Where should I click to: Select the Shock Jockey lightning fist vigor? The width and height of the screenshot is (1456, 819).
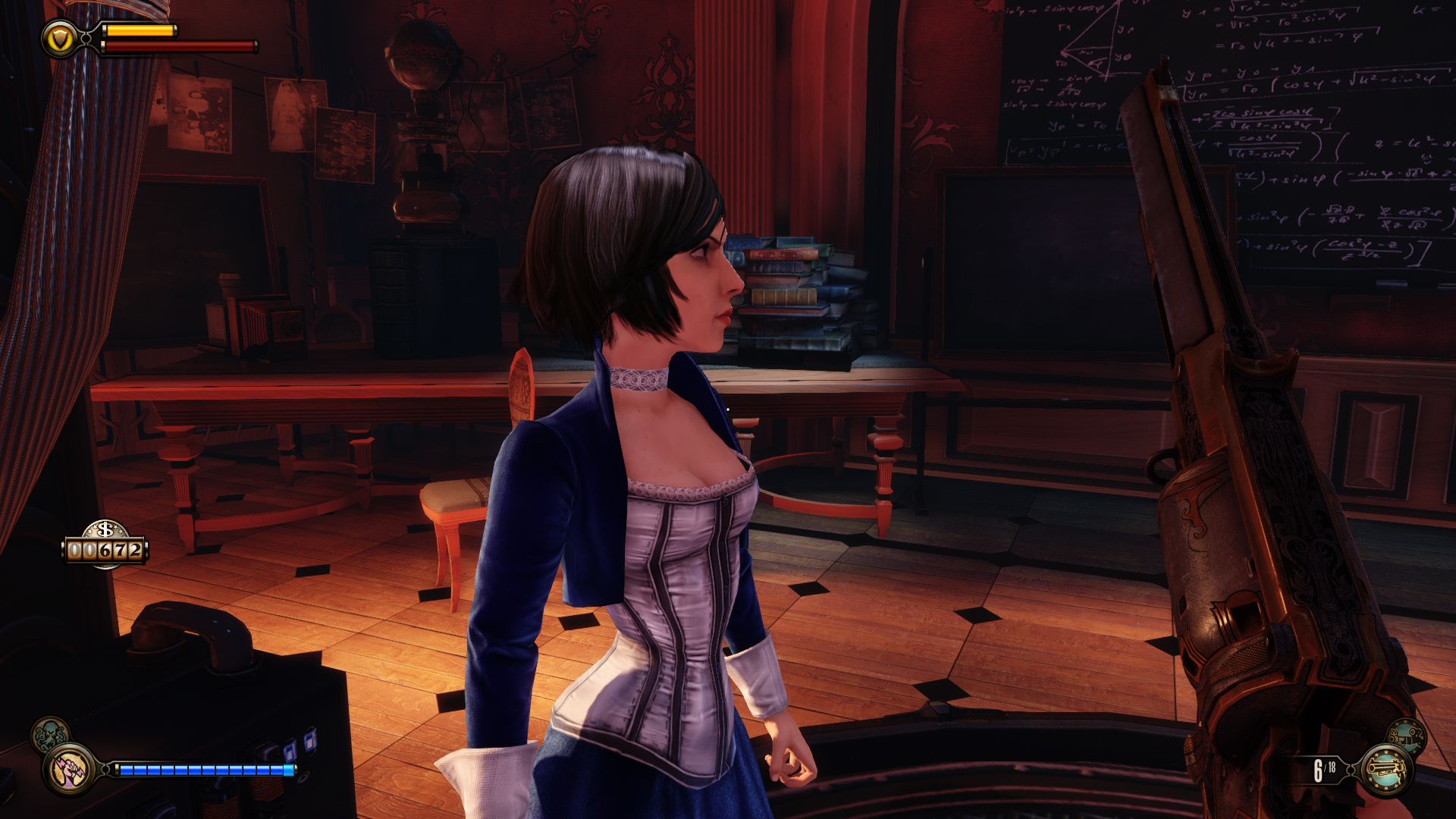70,770
